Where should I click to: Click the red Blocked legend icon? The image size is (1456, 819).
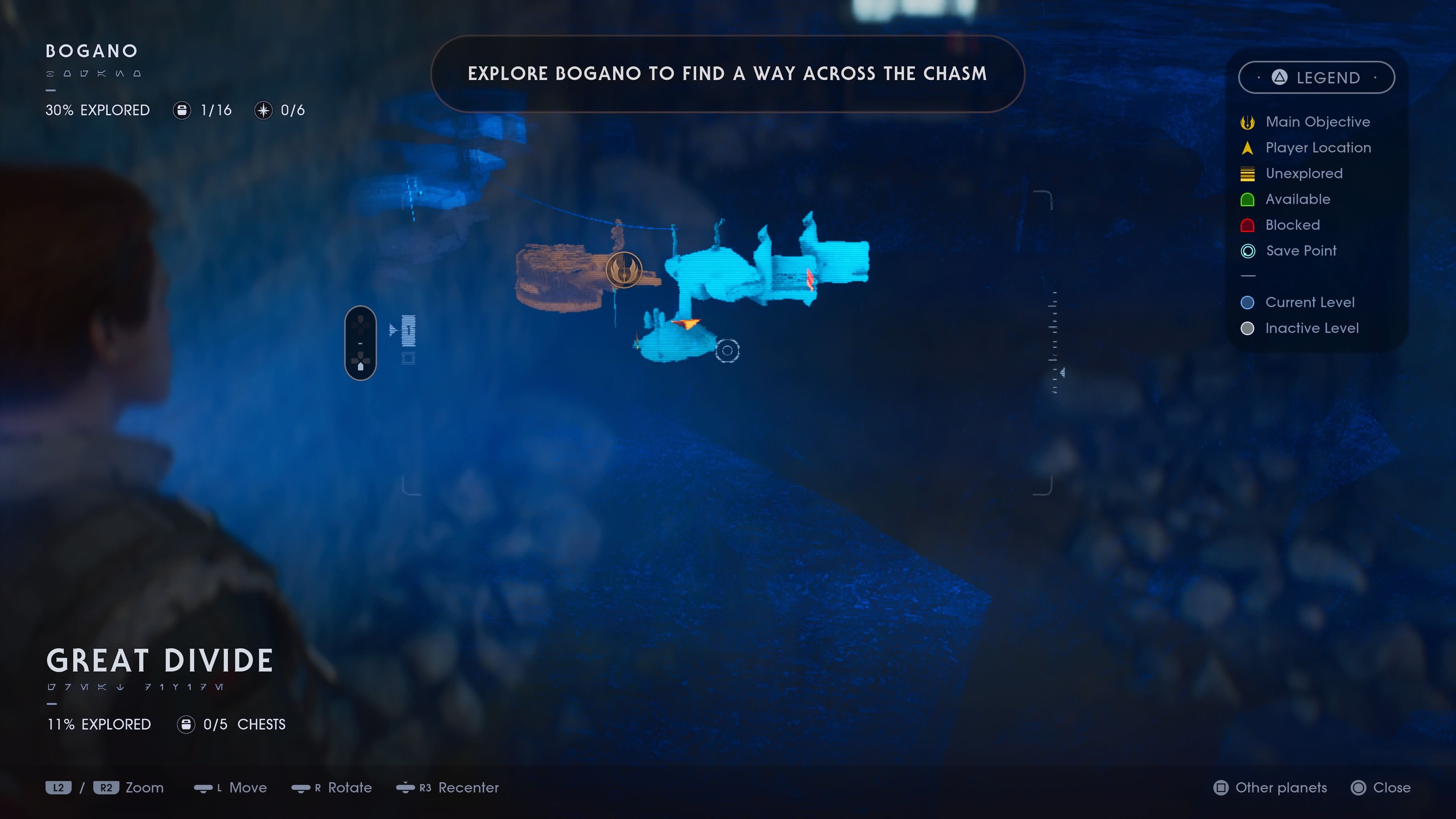(1247, 225)
